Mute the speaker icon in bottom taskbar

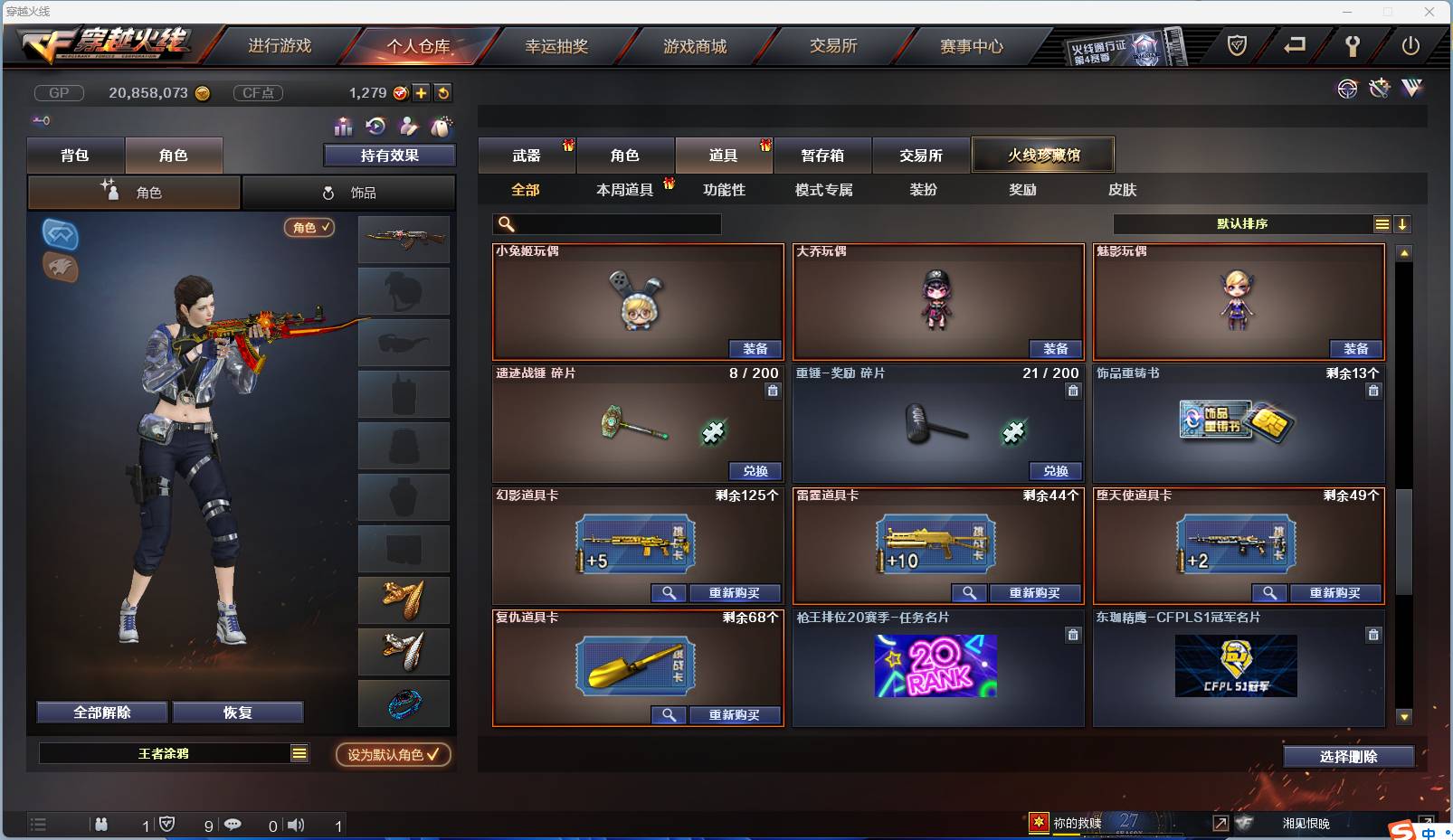pos(296,825)
